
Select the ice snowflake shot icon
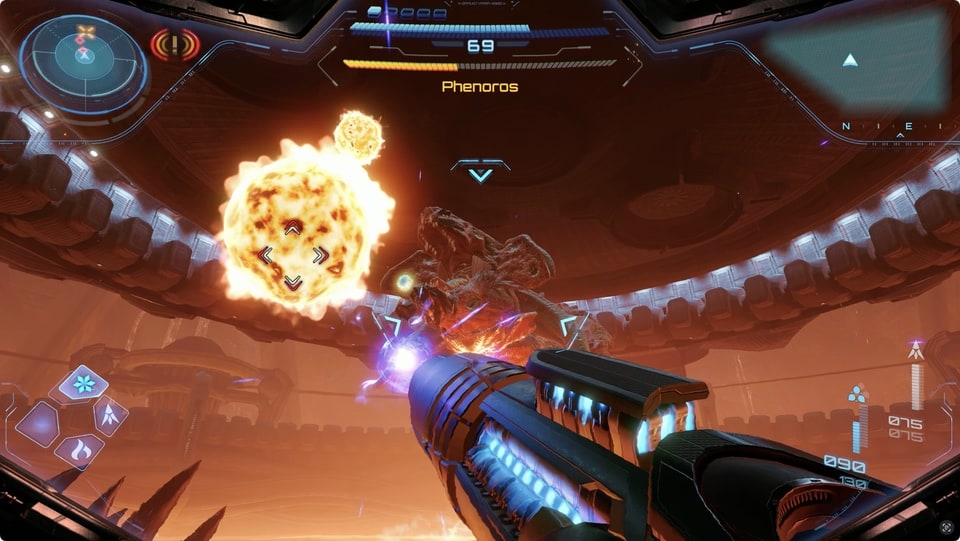pos(83,383)
